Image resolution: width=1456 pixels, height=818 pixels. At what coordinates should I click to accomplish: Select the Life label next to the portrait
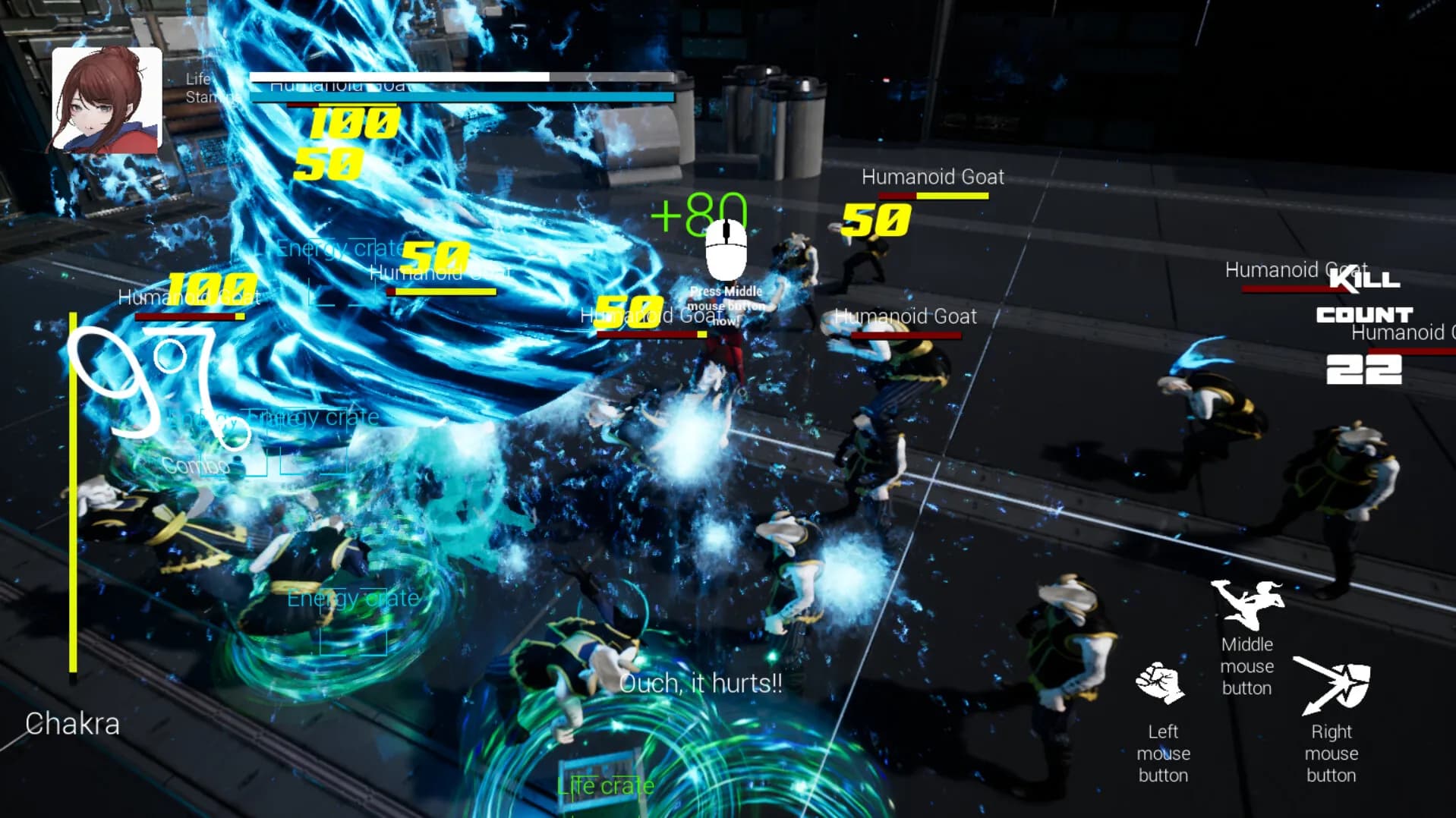tap(198, 78)
